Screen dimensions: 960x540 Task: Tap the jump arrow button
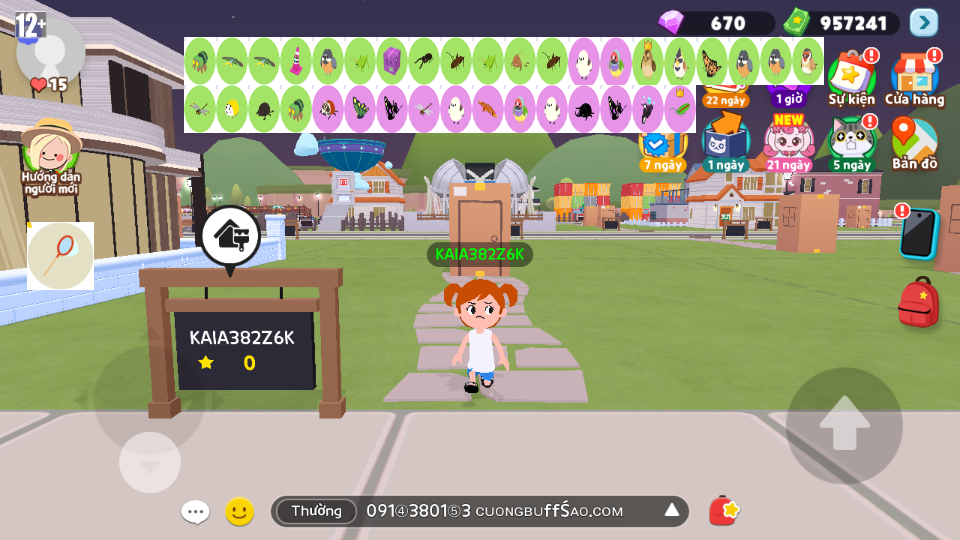845,425
